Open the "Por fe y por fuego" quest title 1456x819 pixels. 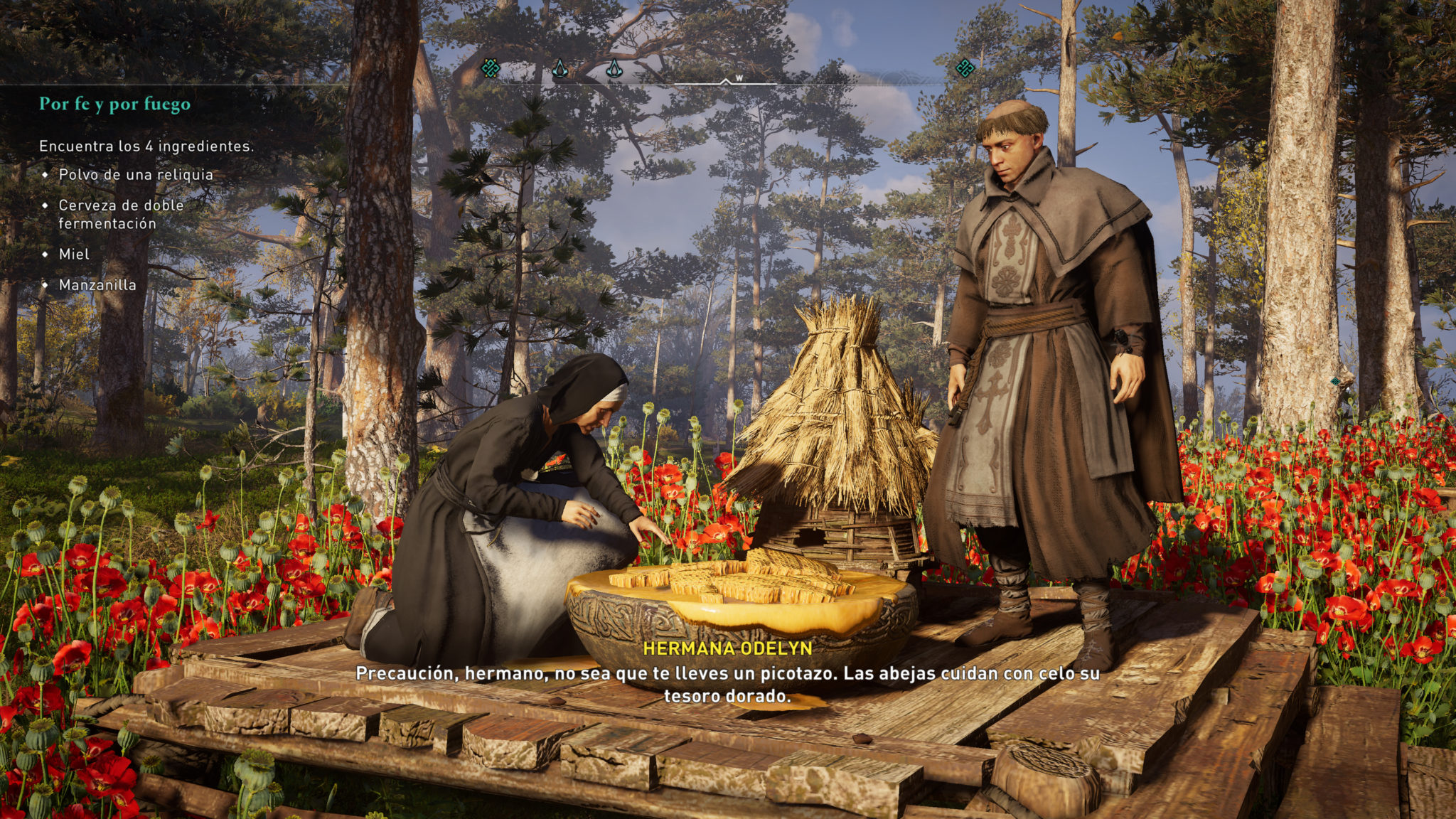pyautogui.click(x=114, y=105)
